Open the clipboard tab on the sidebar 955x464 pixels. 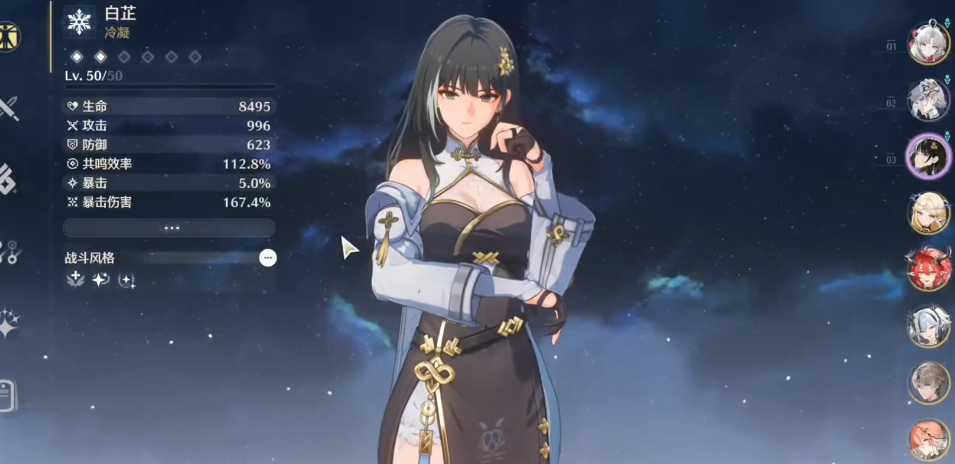click(x=8, y=395)
